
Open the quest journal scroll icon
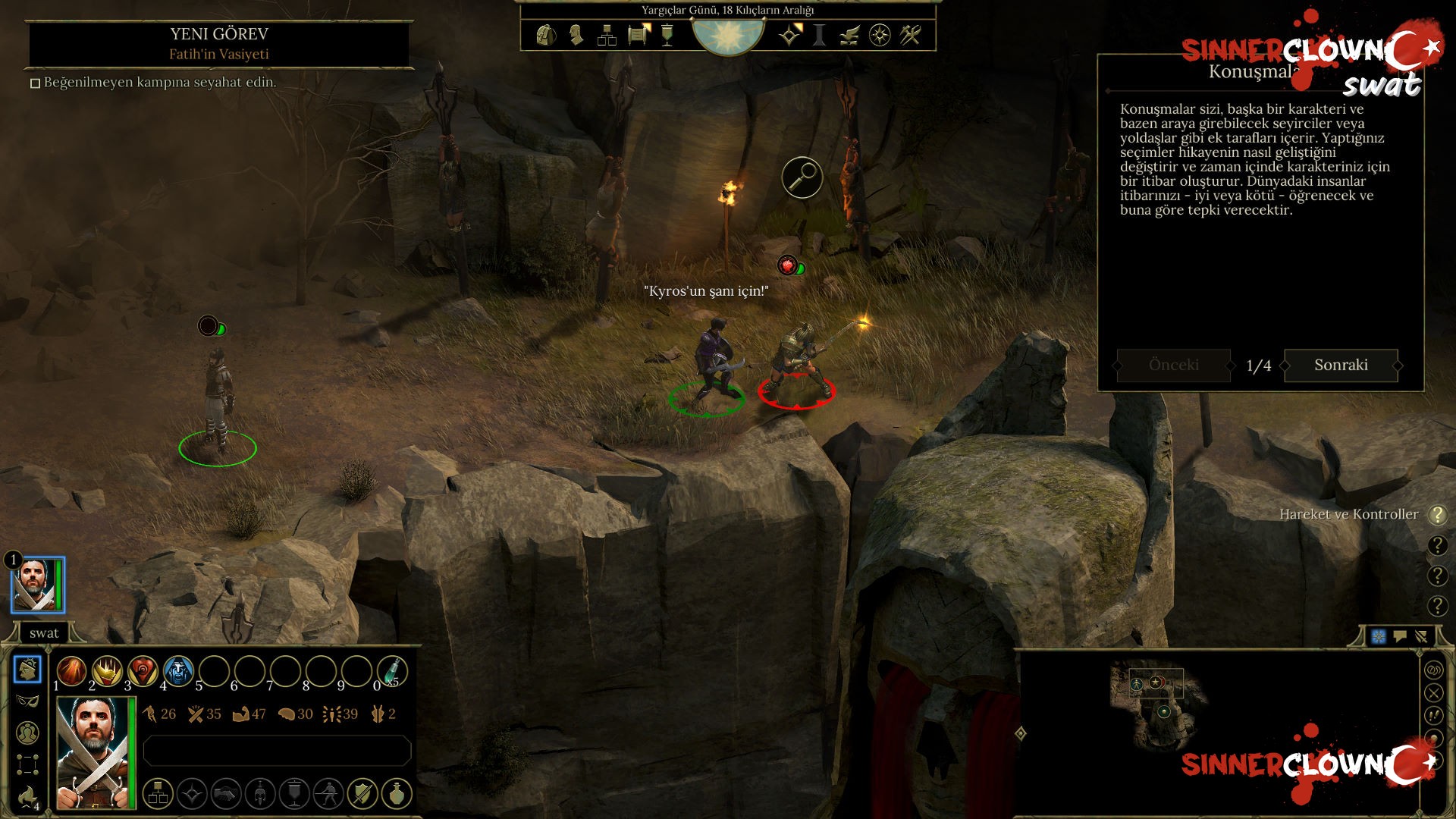tap(639, 35)
